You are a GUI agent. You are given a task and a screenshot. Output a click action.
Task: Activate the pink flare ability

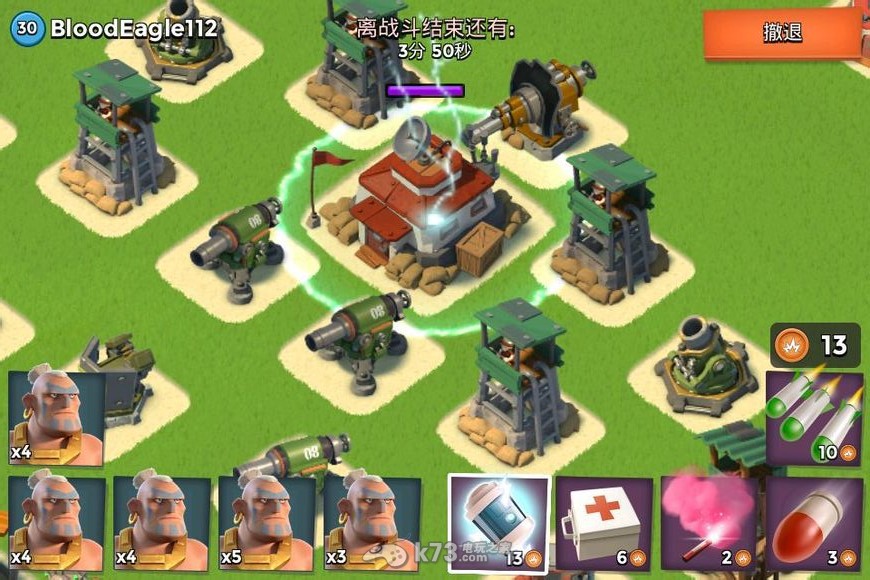pos(708,523)
